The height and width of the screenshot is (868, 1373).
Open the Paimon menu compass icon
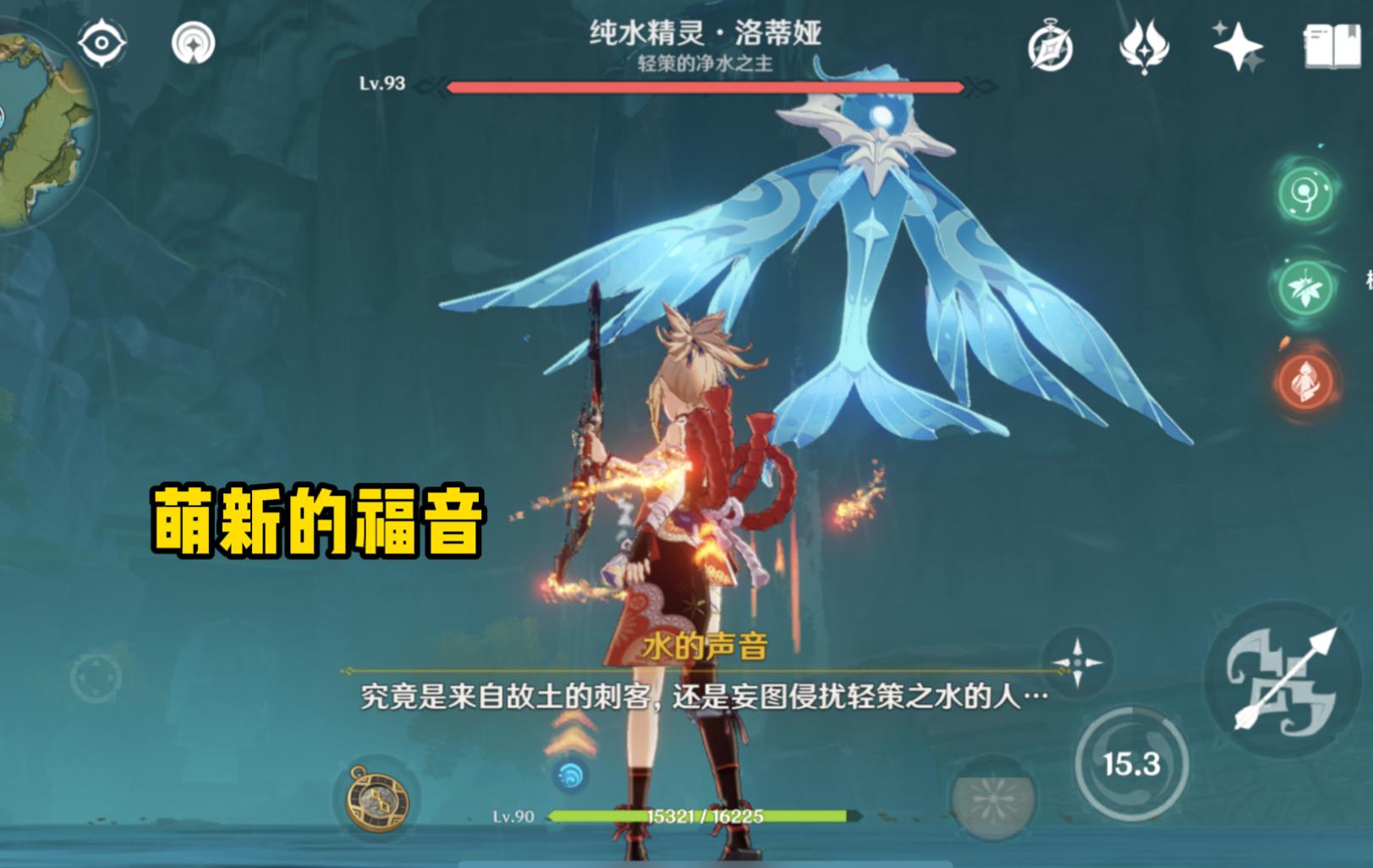click(x=1052, y=50)
